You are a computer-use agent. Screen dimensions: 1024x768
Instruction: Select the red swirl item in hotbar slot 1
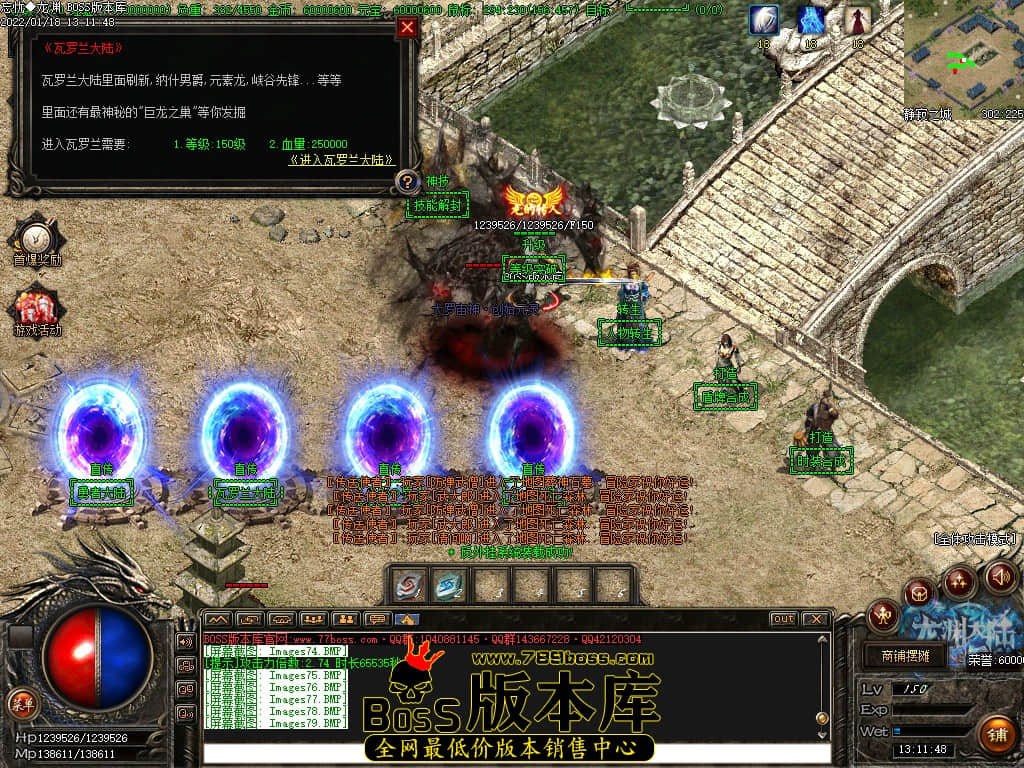[409, 586]
